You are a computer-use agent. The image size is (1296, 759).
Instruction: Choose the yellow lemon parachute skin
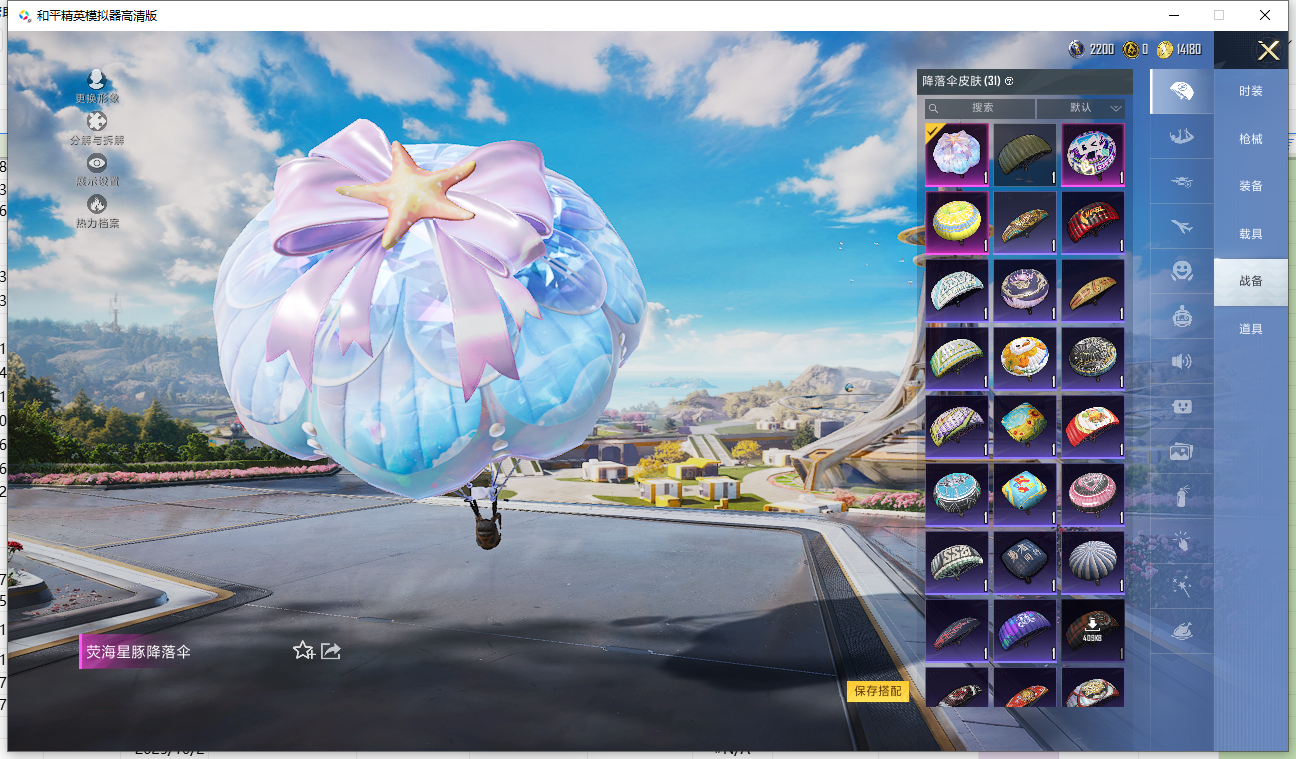957,223
